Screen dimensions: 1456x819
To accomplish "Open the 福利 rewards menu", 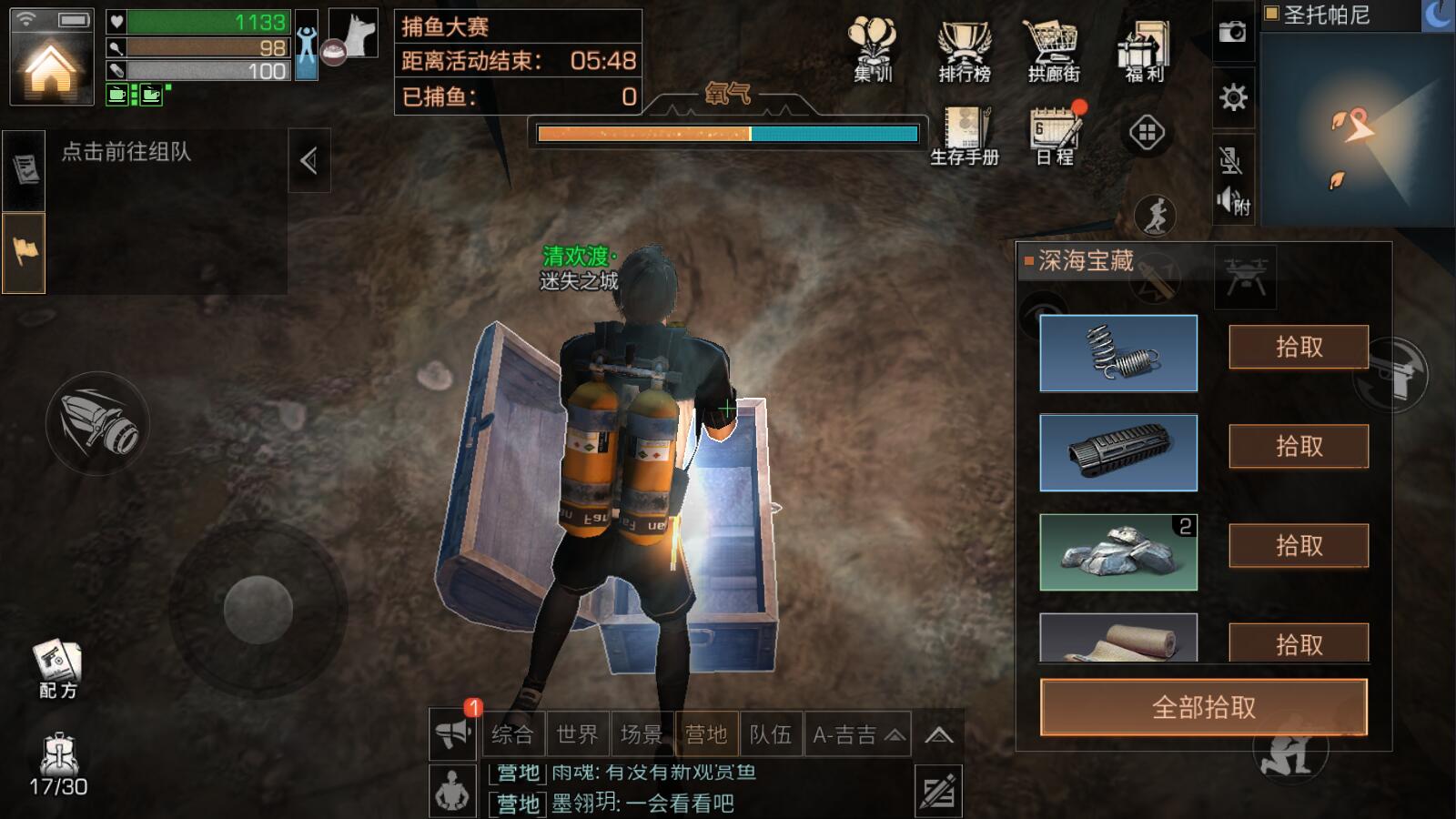I will (1144, 52).
